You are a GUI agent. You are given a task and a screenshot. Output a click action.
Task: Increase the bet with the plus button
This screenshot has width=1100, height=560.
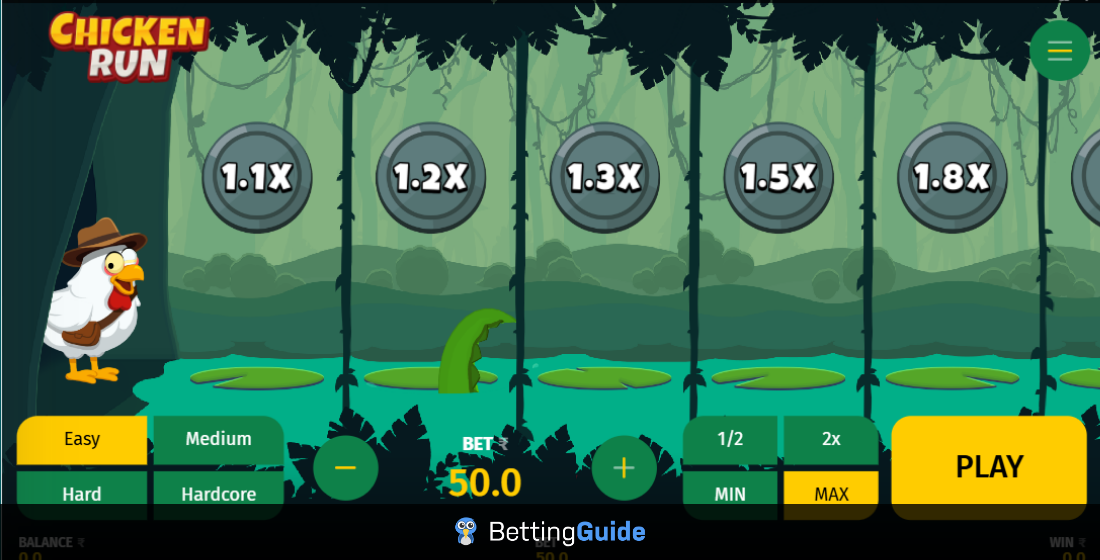tap(624, 468)
